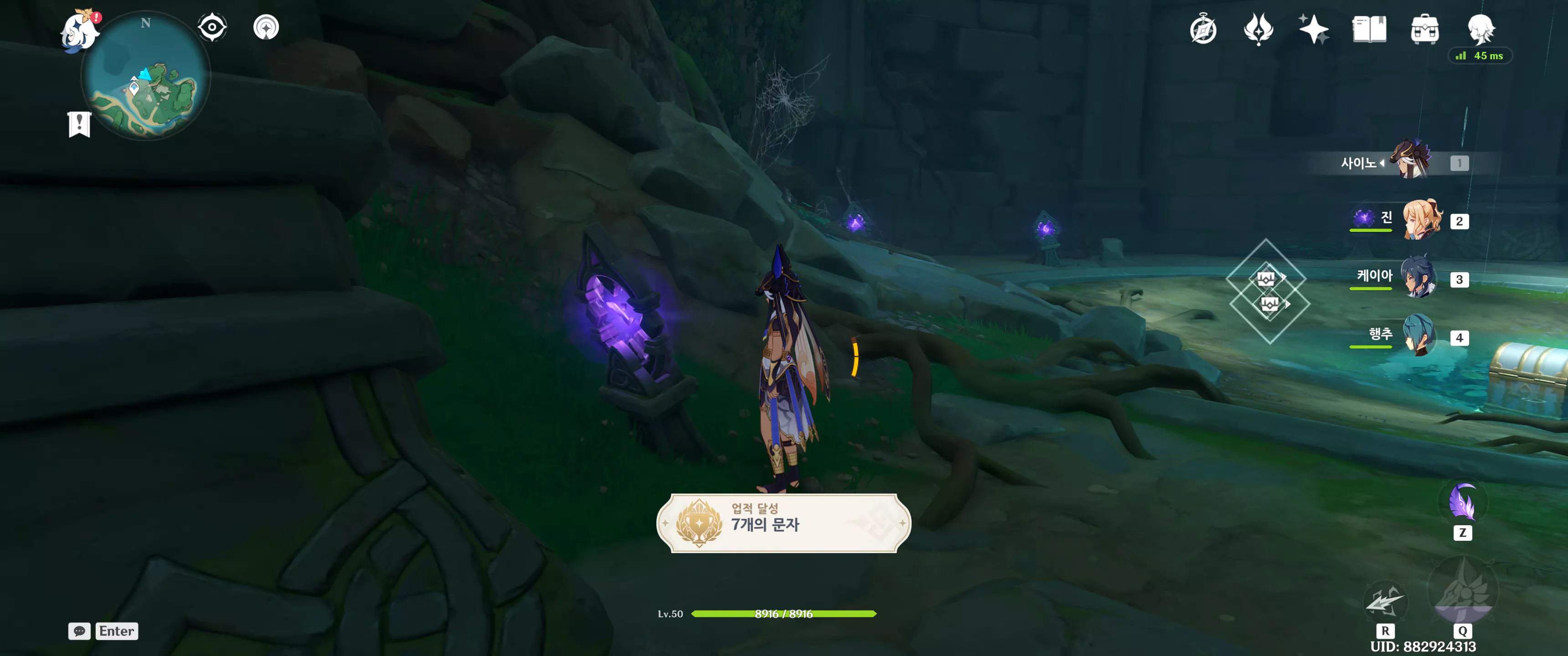
Task: Open the 7개의 문자 achievement banner
Action: tap(784, 523)
